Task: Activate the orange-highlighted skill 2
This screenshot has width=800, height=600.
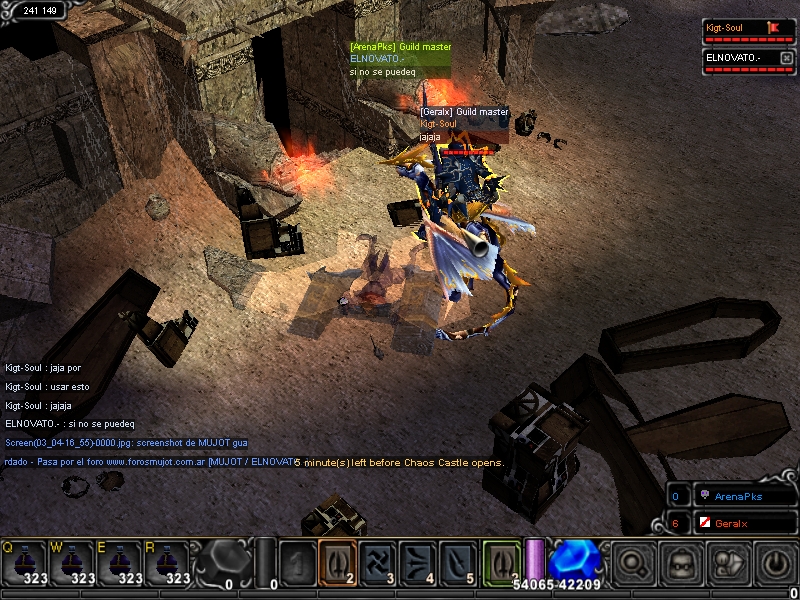Action: click(337, 562)
